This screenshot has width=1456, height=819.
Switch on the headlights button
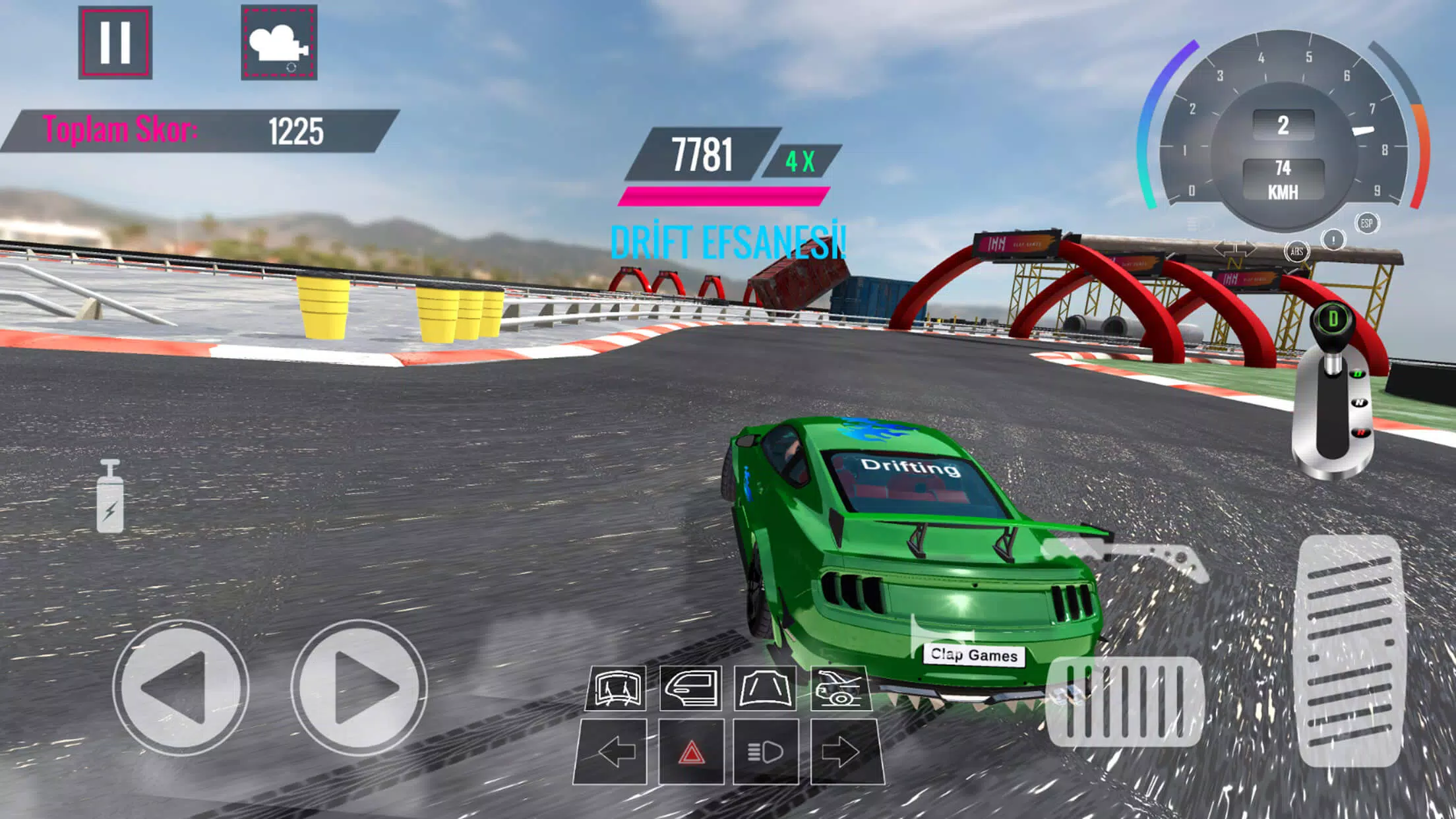(766, 752)
